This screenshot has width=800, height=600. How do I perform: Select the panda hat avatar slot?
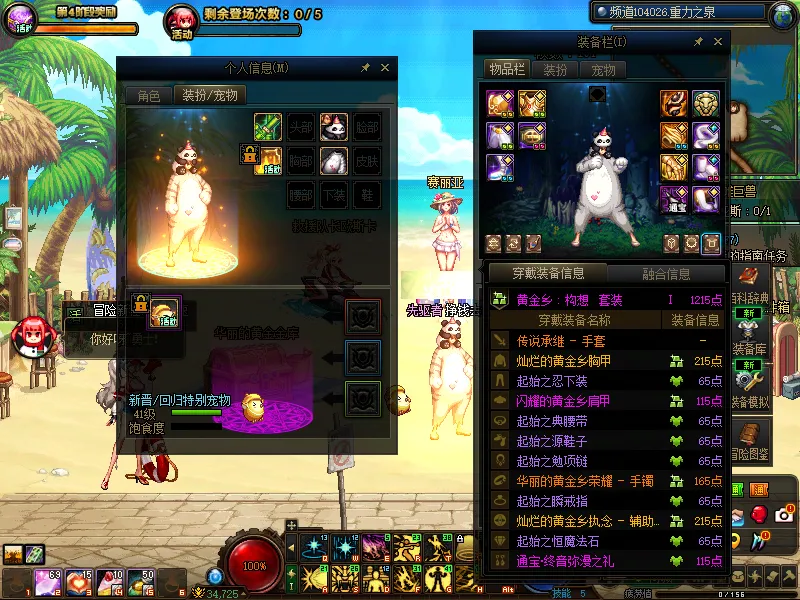pyautogui.click(x=333, y=126)
